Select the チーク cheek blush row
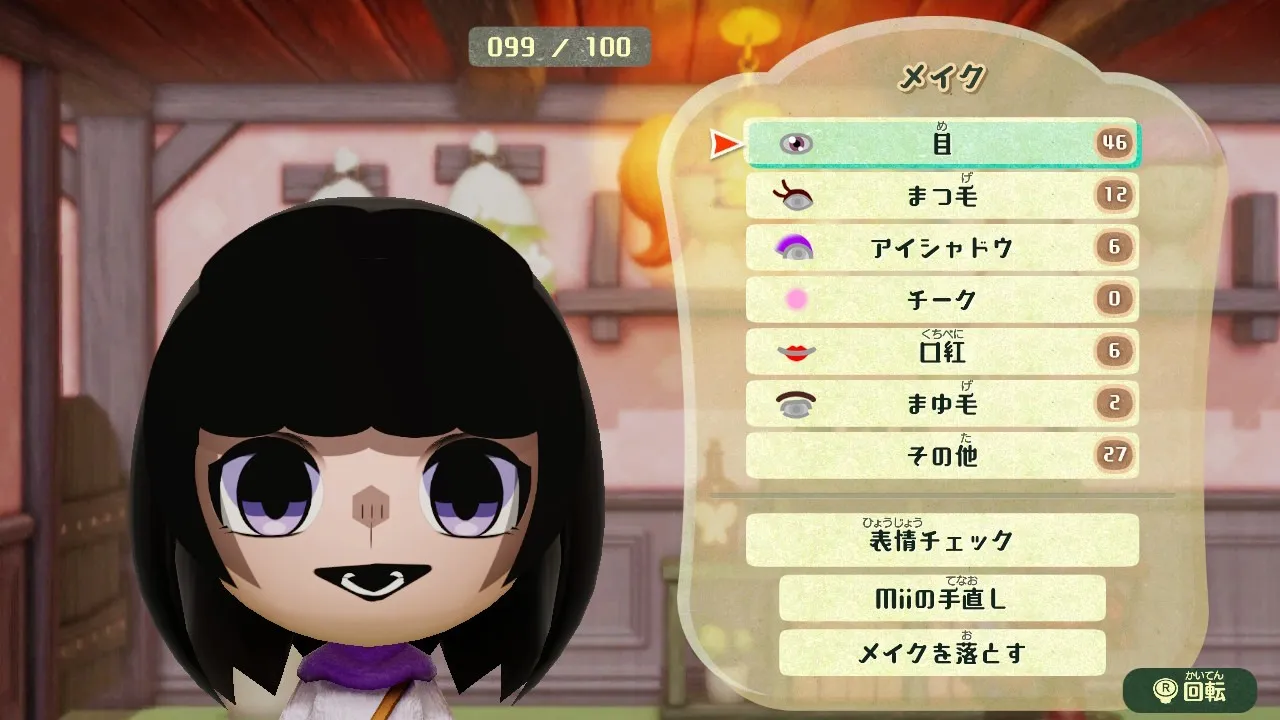Viewport: 1280px width, 720px height. tap(941, 299)
